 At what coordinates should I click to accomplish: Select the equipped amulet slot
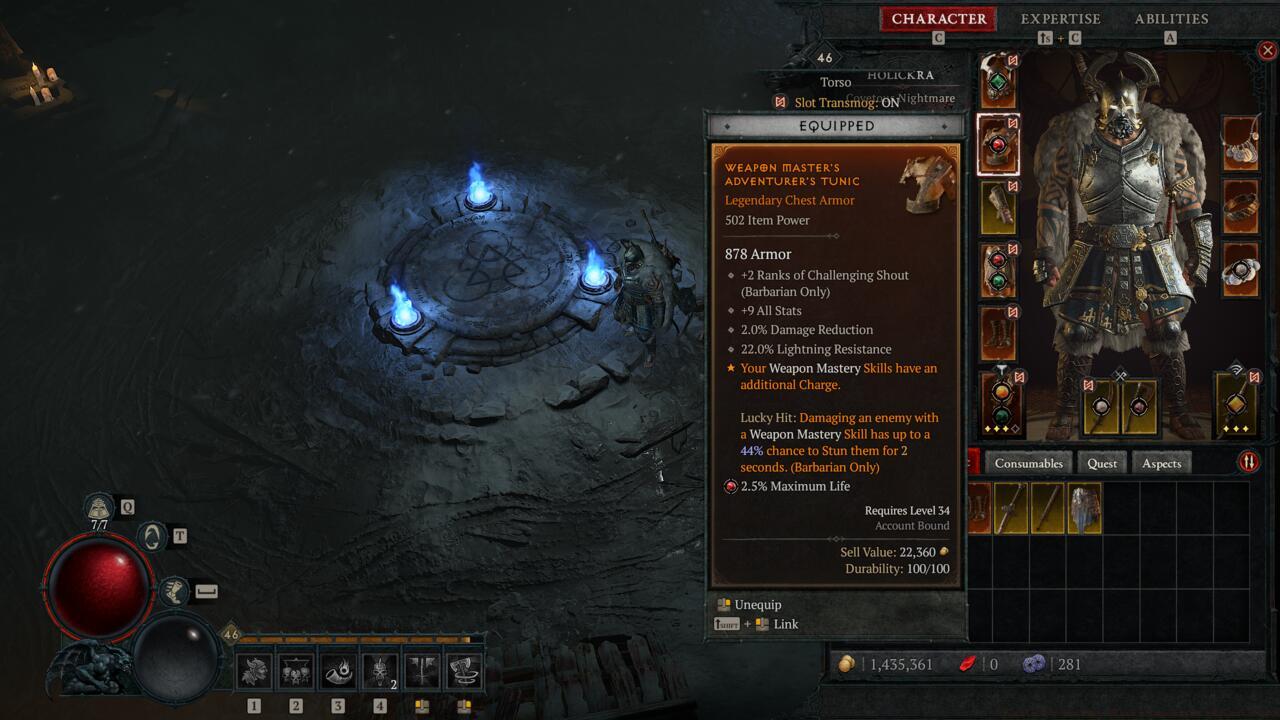(x=1241, y=145)
